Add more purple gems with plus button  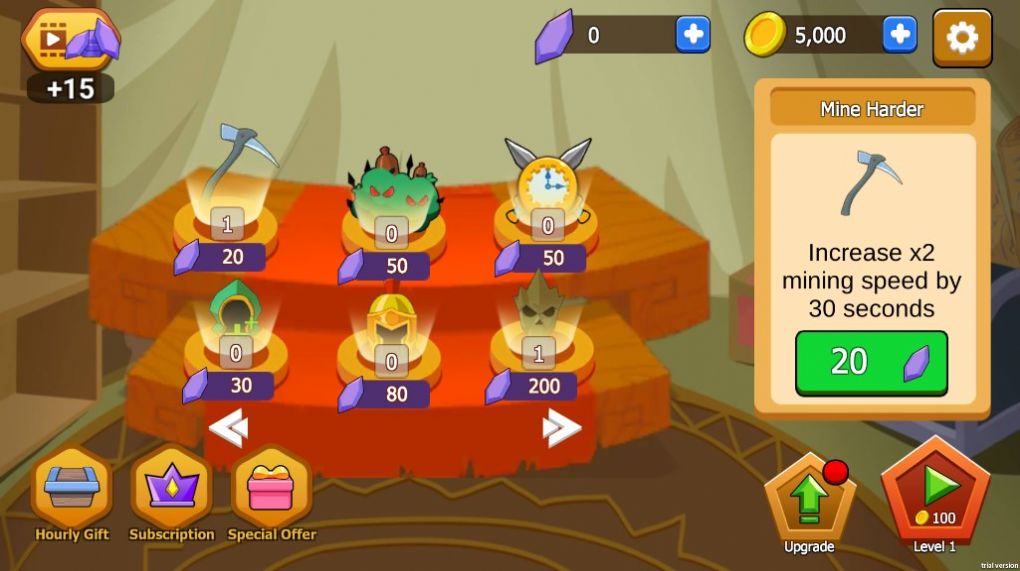pos(692,35)
